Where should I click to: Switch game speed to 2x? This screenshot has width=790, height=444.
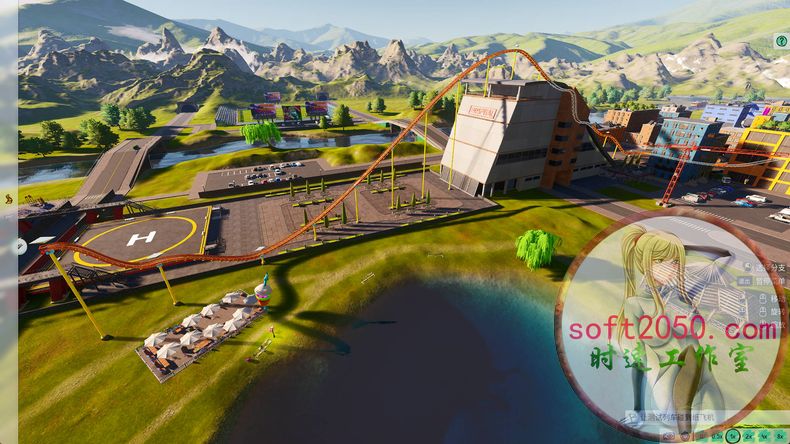click(748, 436)
